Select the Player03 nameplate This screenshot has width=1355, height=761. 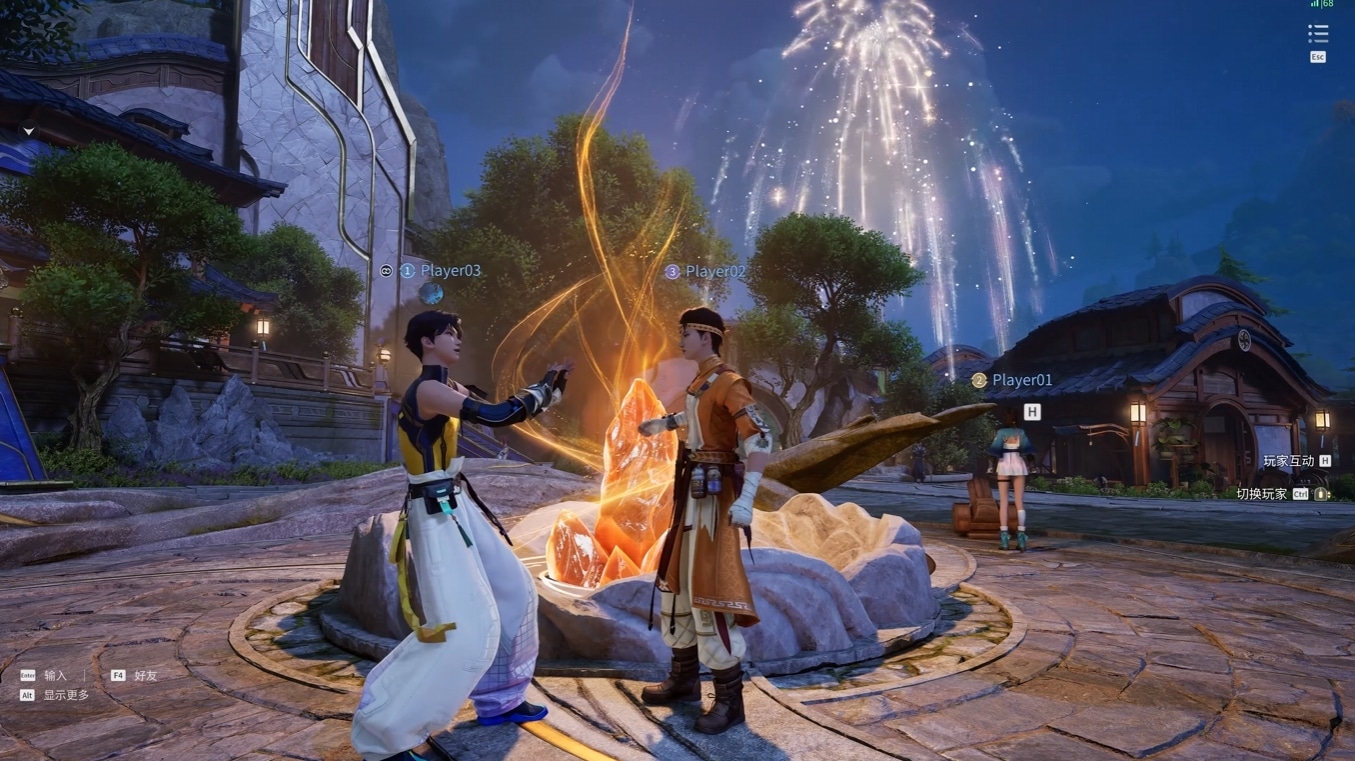pos(450,270)
